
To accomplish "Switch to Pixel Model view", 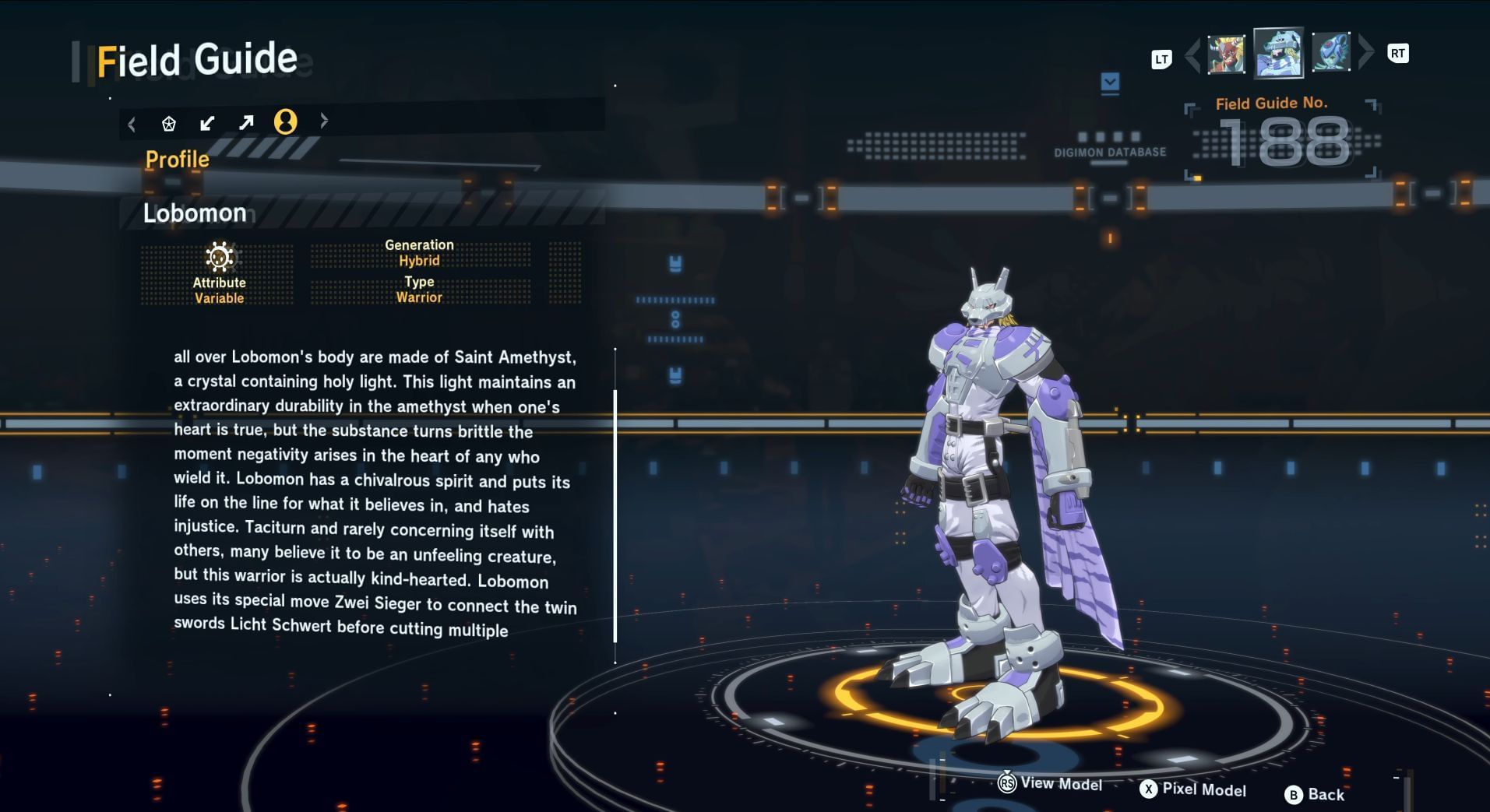I will click(1193, 789).
